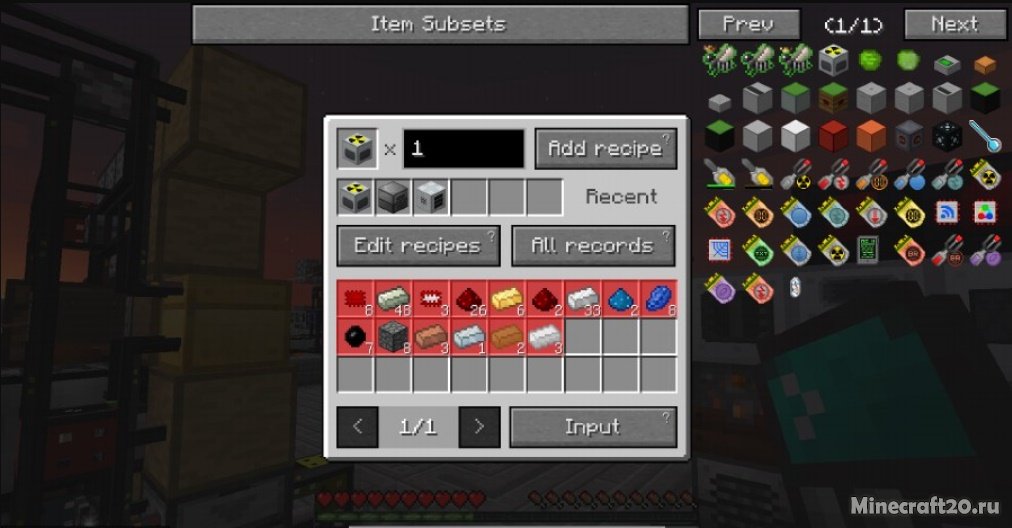The image size is (1012, 528).
Task: Toggle the Input mode button
Action: [593, 427]
